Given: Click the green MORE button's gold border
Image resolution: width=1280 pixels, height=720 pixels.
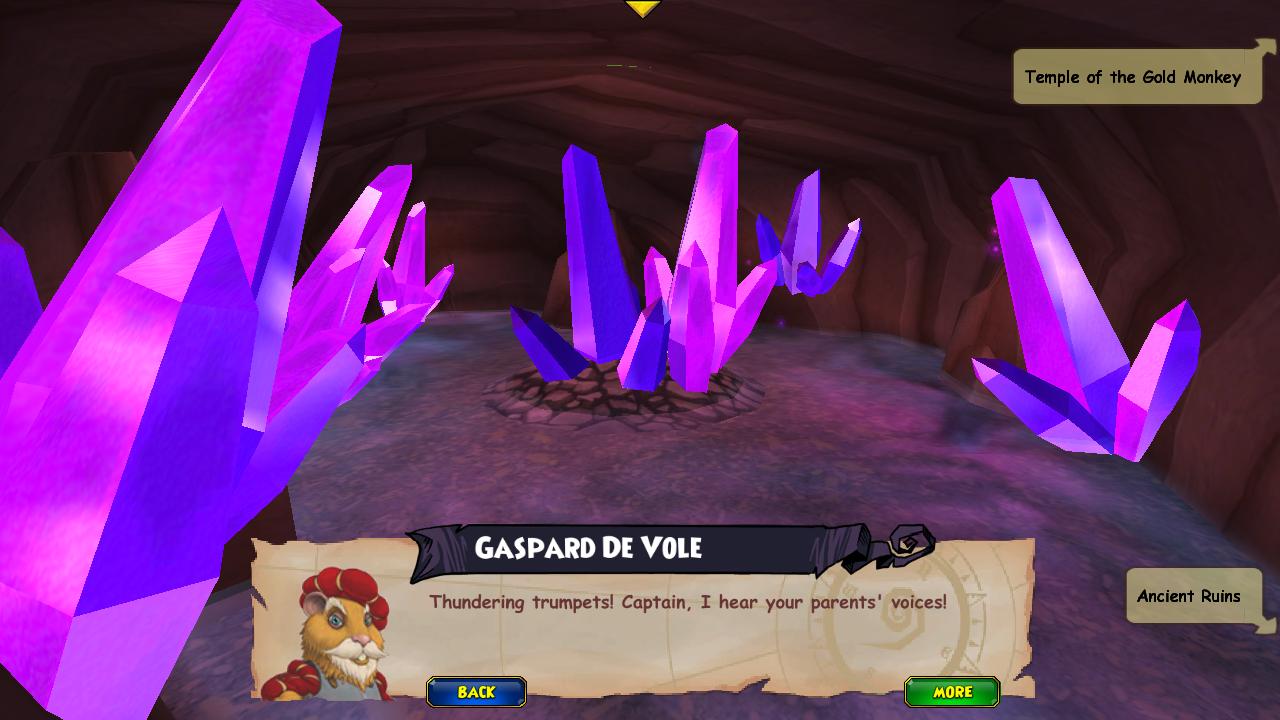Looking at the screenshot, I should tap(951, 680).
